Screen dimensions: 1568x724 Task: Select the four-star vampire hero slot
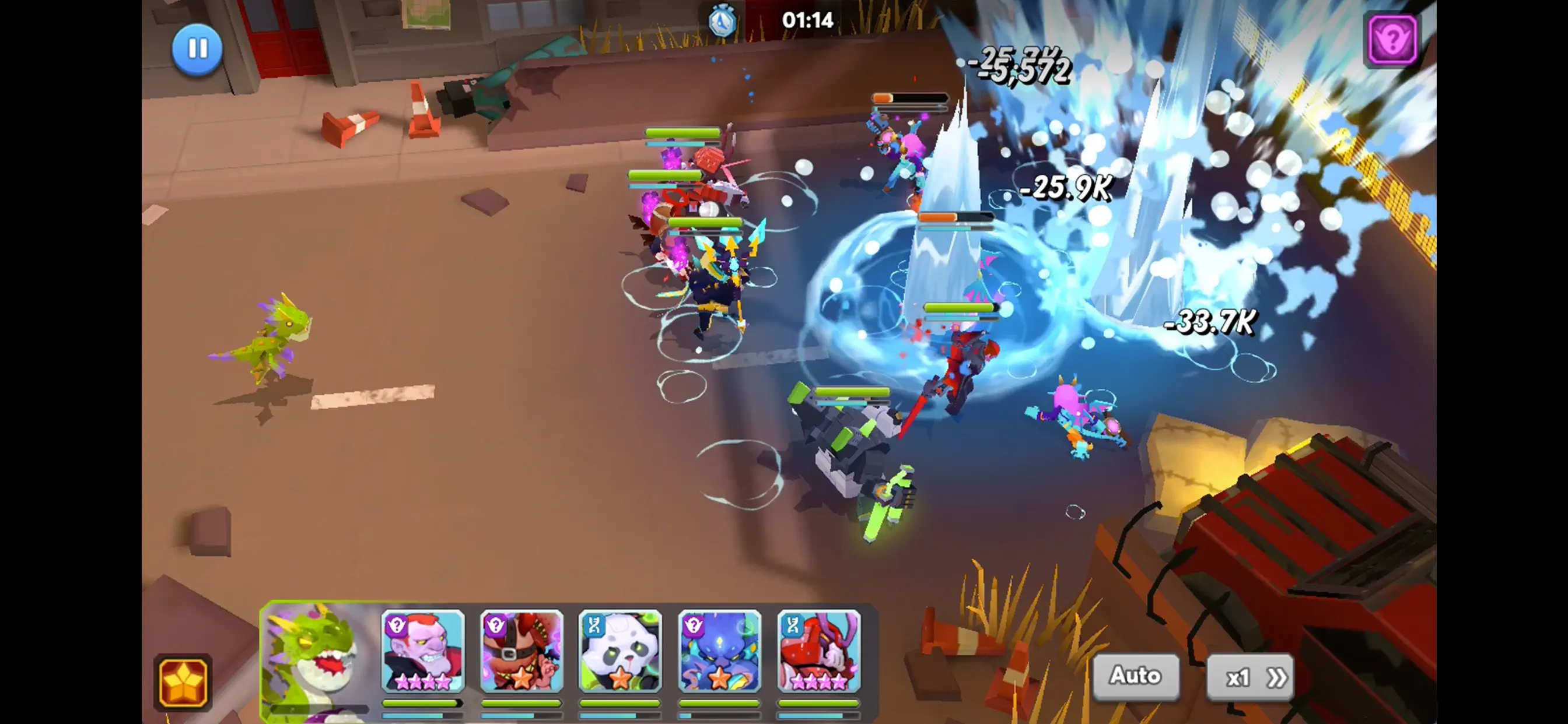pyautogui.click(x=422, y=654)
